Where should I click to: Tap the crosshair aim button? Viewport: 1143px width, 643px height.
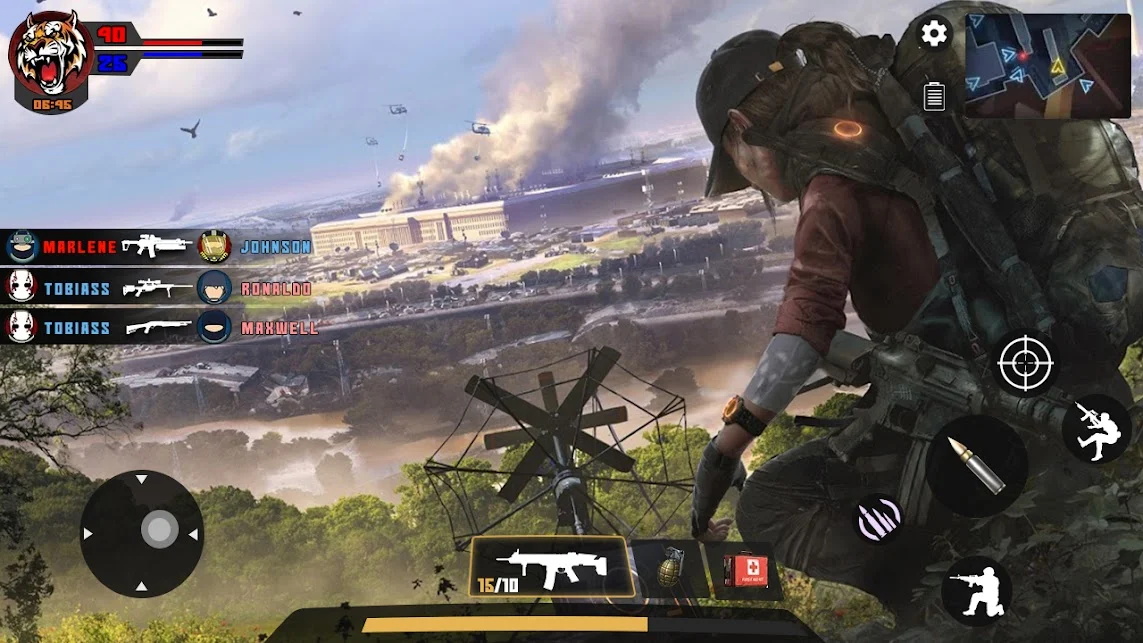click(1026, 362)
